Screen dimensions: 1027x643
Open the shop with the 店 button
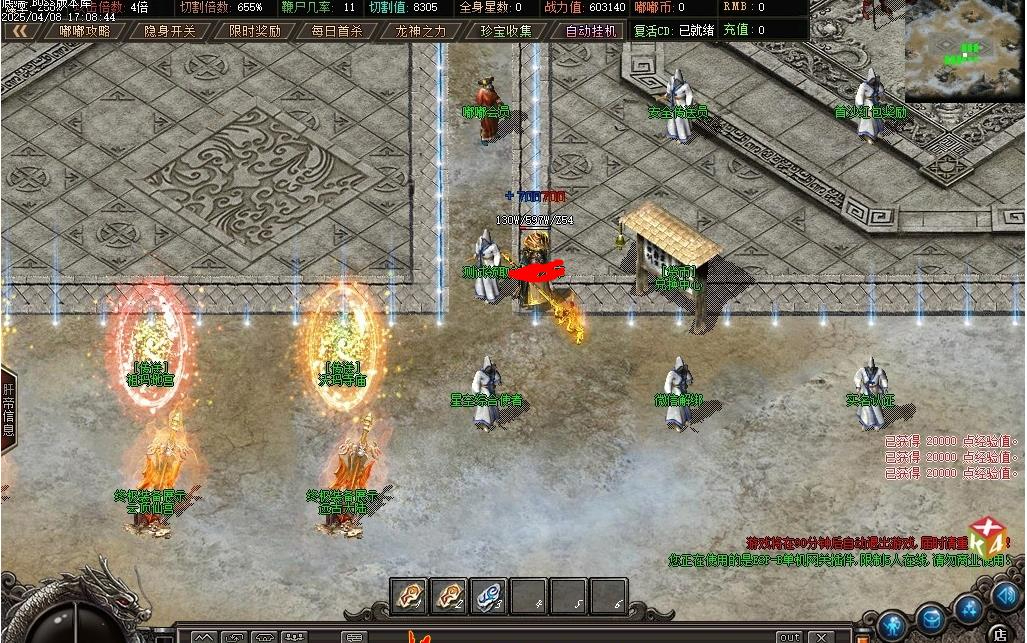[x=999, y=633]
